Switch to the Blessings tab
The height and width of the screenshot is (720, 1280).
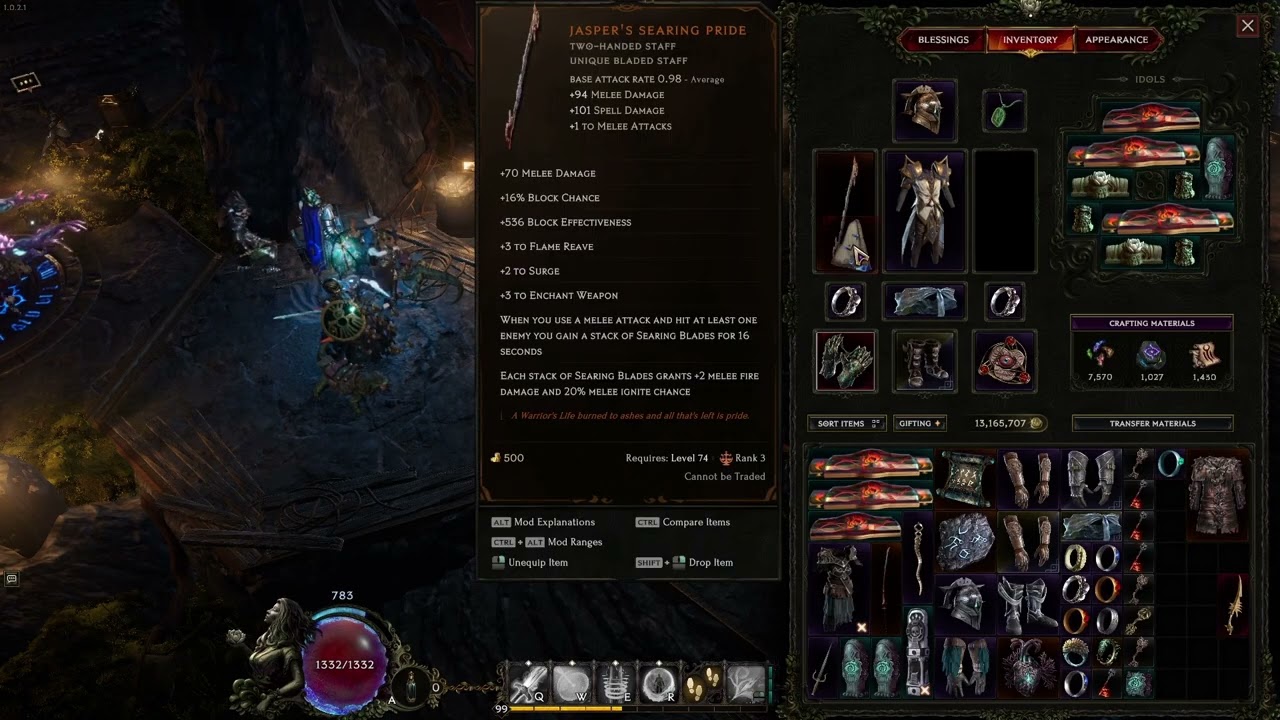(943, 40)
